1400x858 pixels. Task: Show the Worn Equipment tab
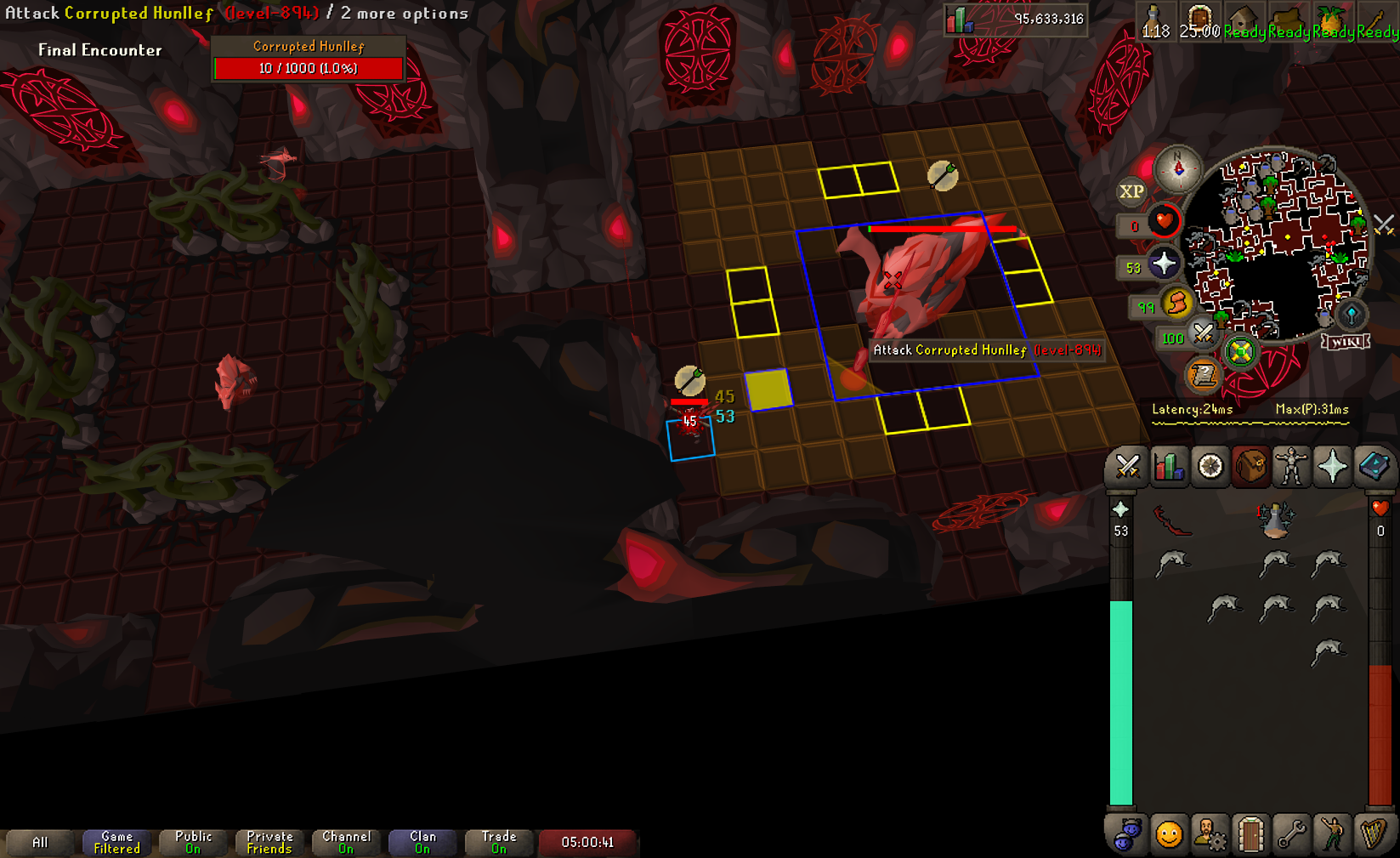[1291, 467]
